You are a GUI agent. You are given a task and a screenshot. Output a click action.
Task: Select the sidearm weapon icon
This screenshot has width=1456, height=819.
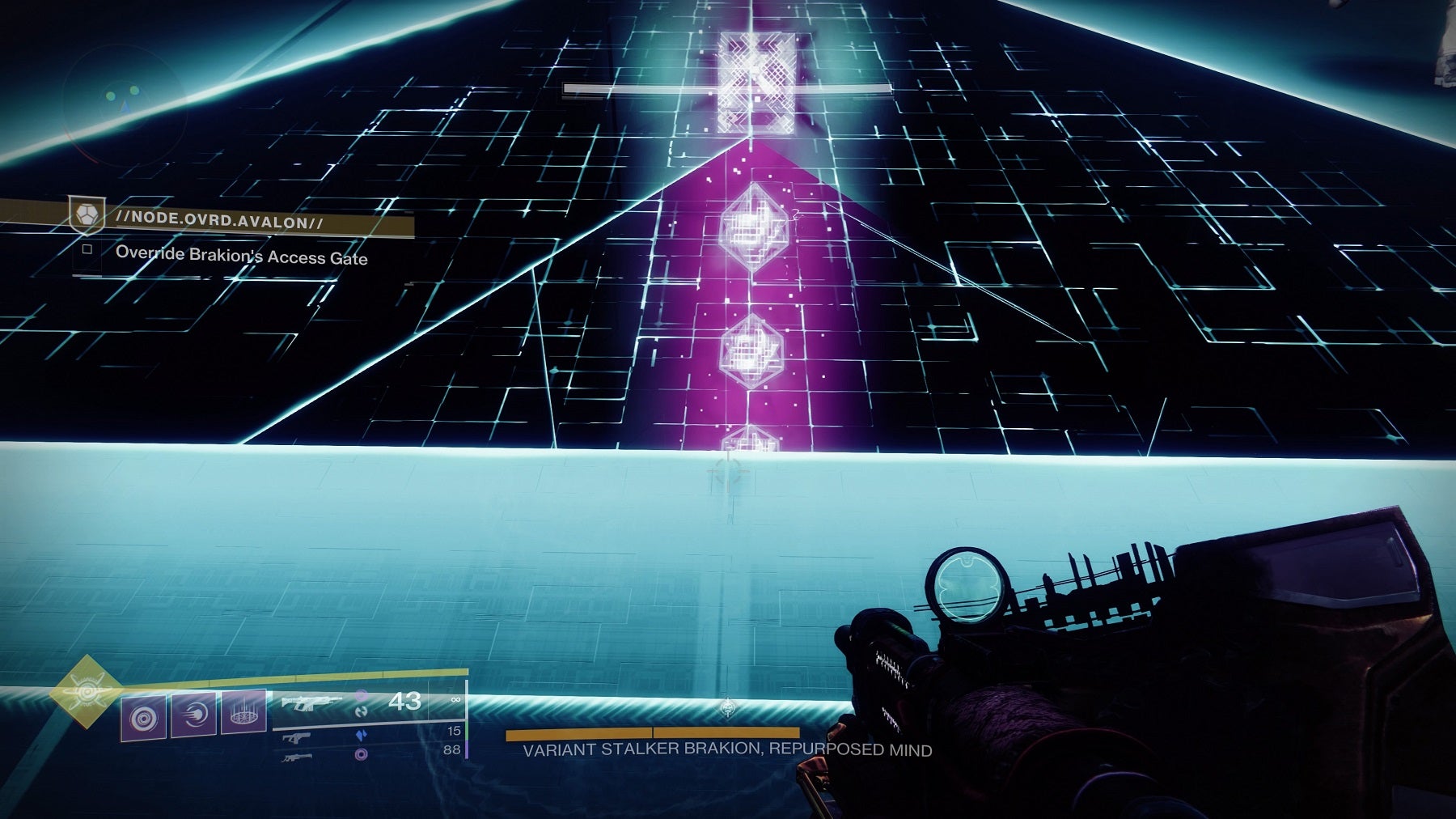[298, 736]
